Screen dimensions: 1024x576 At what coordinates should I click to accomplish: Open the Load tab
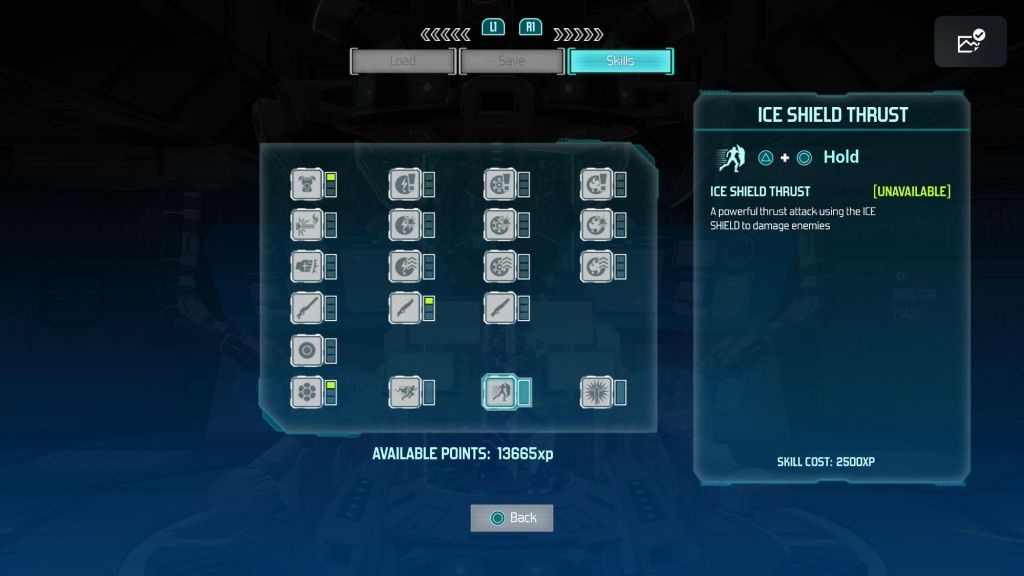[402, 61]
